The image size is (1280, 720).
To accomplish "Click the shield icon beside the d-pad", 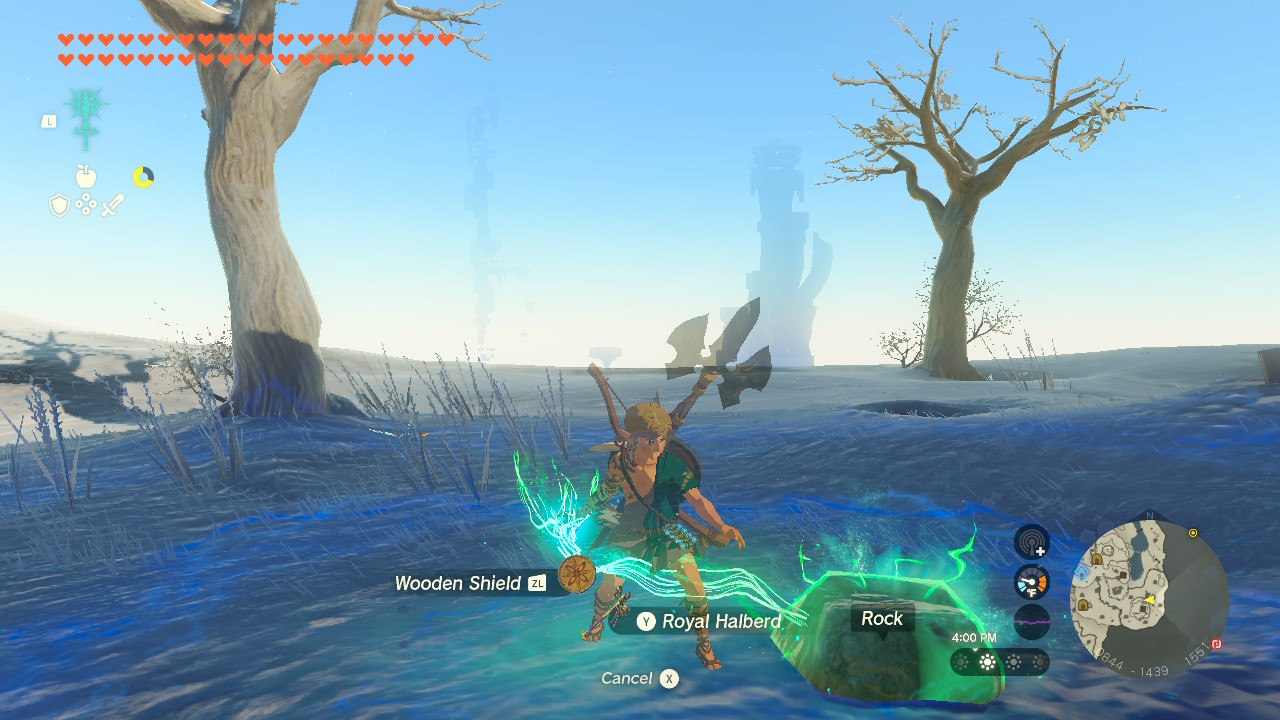I will coord(59,203).
